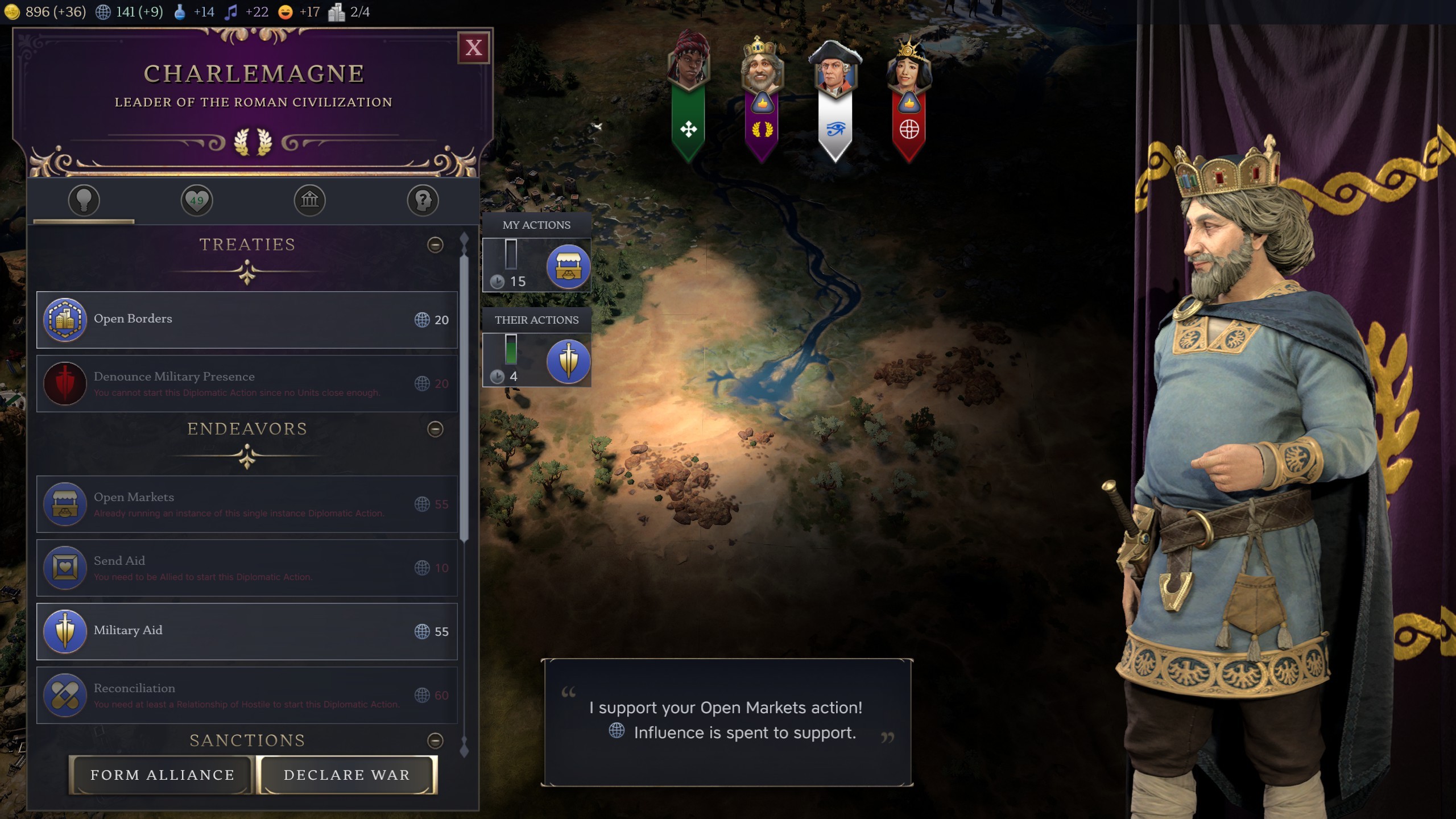This screenshot has height=819, width=1456.
Task: Choose the Military Aid endeavor
Action: point(247,631)
